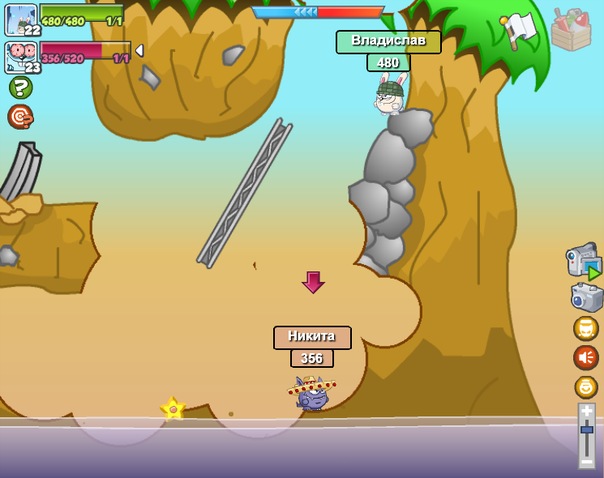Image resolution: width=604 pixels, height=478 pixels.
Task: Click the yellow masked-face round button
Action: 586,328
